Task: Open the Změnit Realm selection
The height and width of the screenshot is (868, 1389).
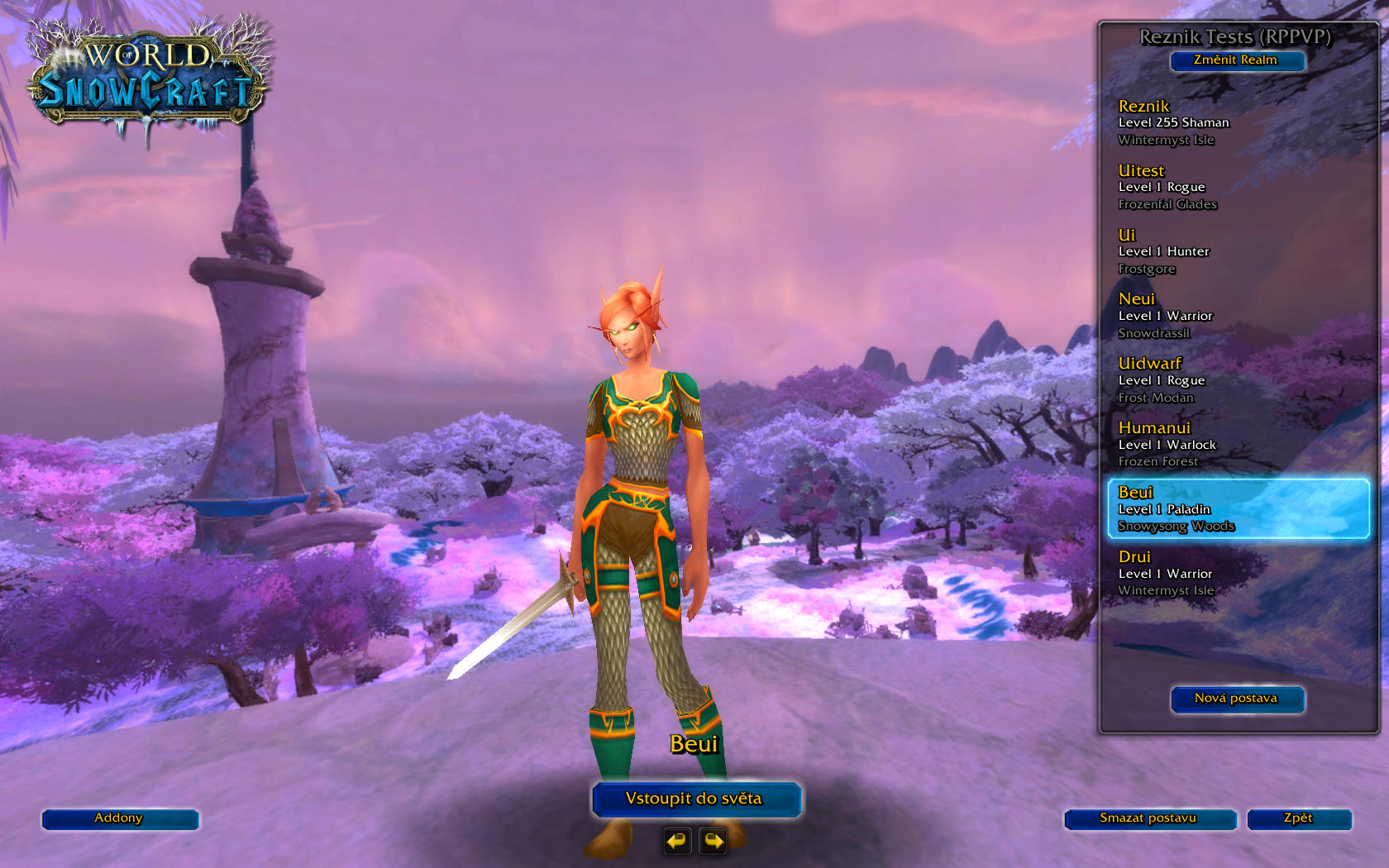Action: [x=1236, y=60]
